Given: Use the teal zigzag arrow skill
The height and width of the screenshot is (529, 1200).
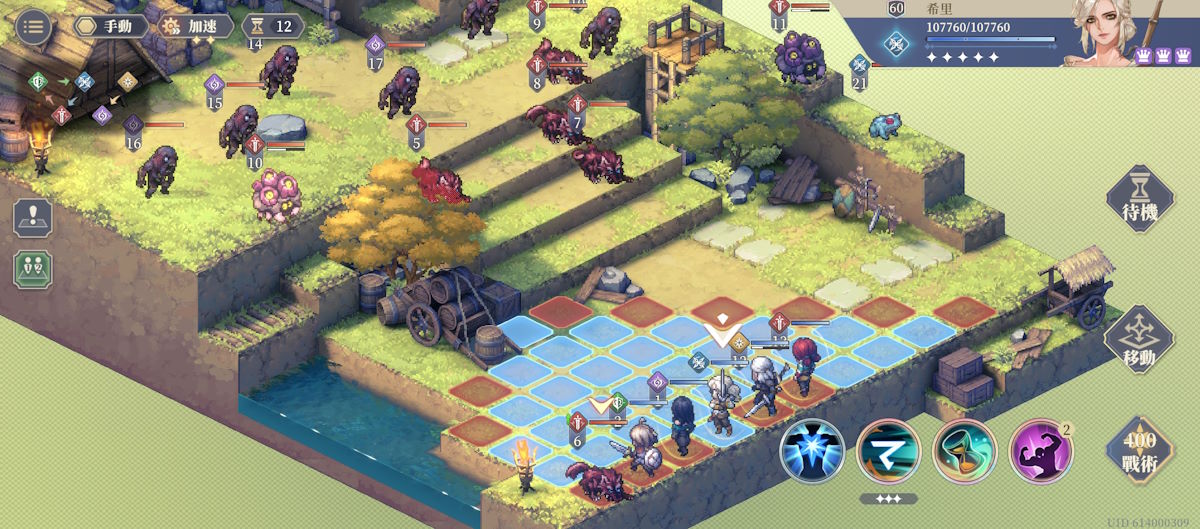Looking at the screenshot, I should tap(888, 451).
